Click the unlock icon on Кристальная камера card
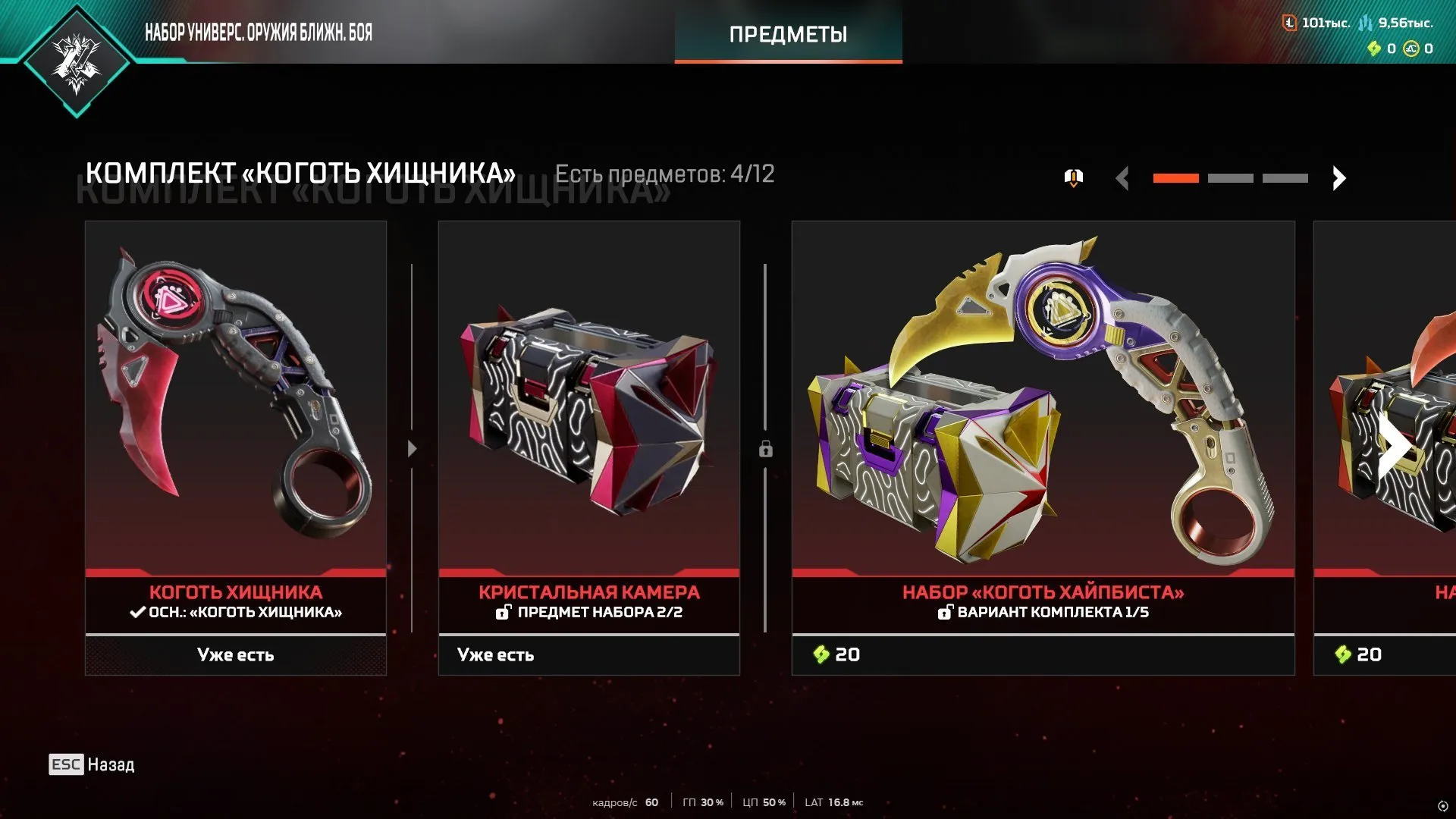The width and height of the screenshot is (1456, 819). pos(504,613)
